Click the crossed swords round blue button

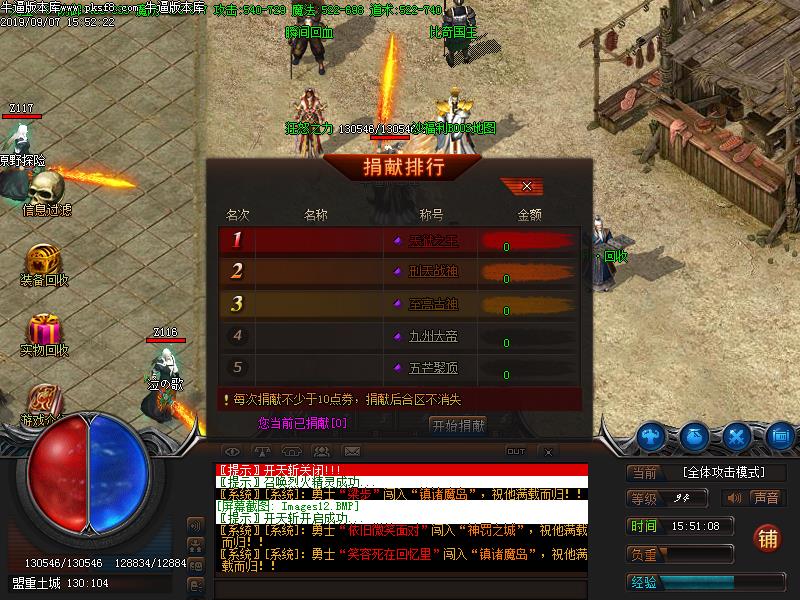pos(737,436)
